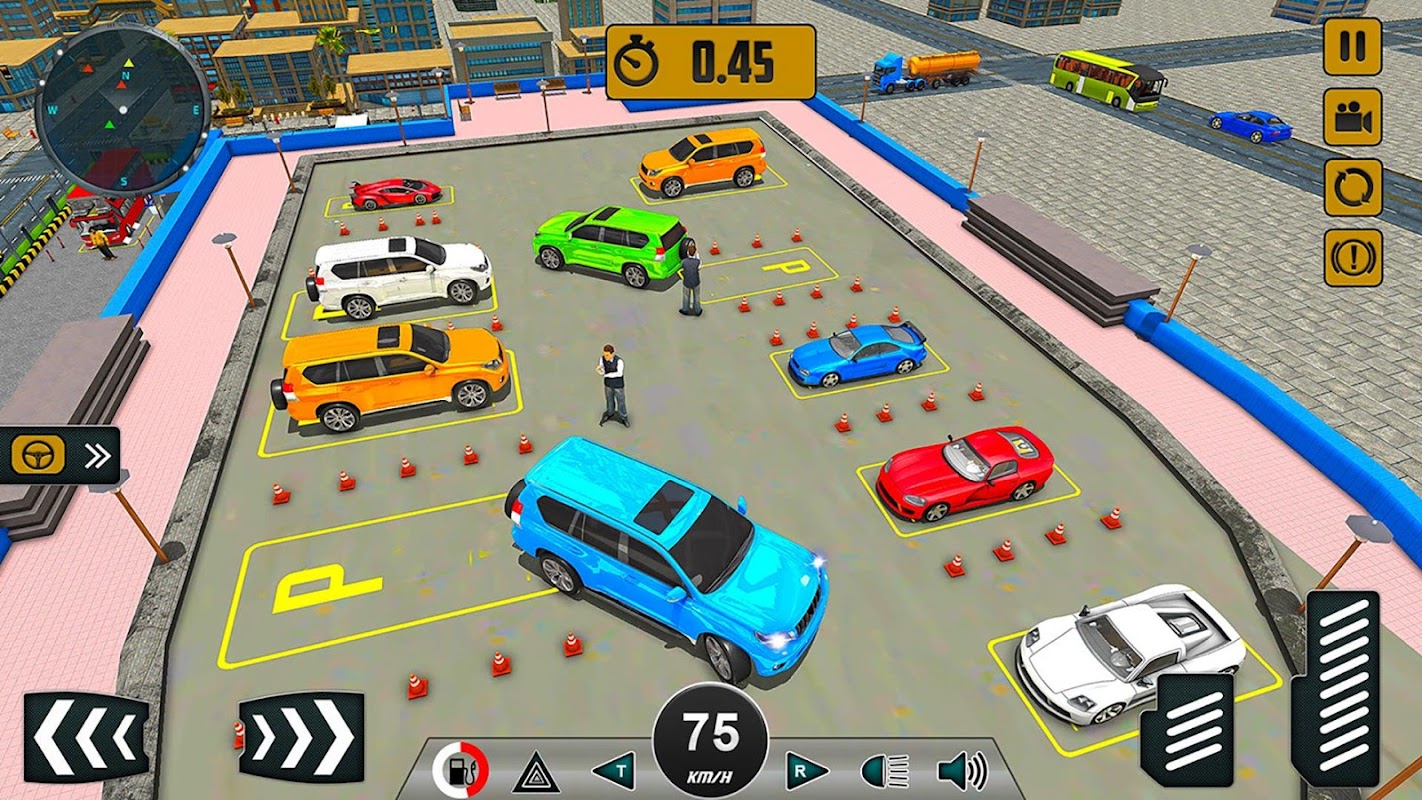Engage the handbrake warning button
This screenshot has width=1422, height=800.
(1352, 258)
